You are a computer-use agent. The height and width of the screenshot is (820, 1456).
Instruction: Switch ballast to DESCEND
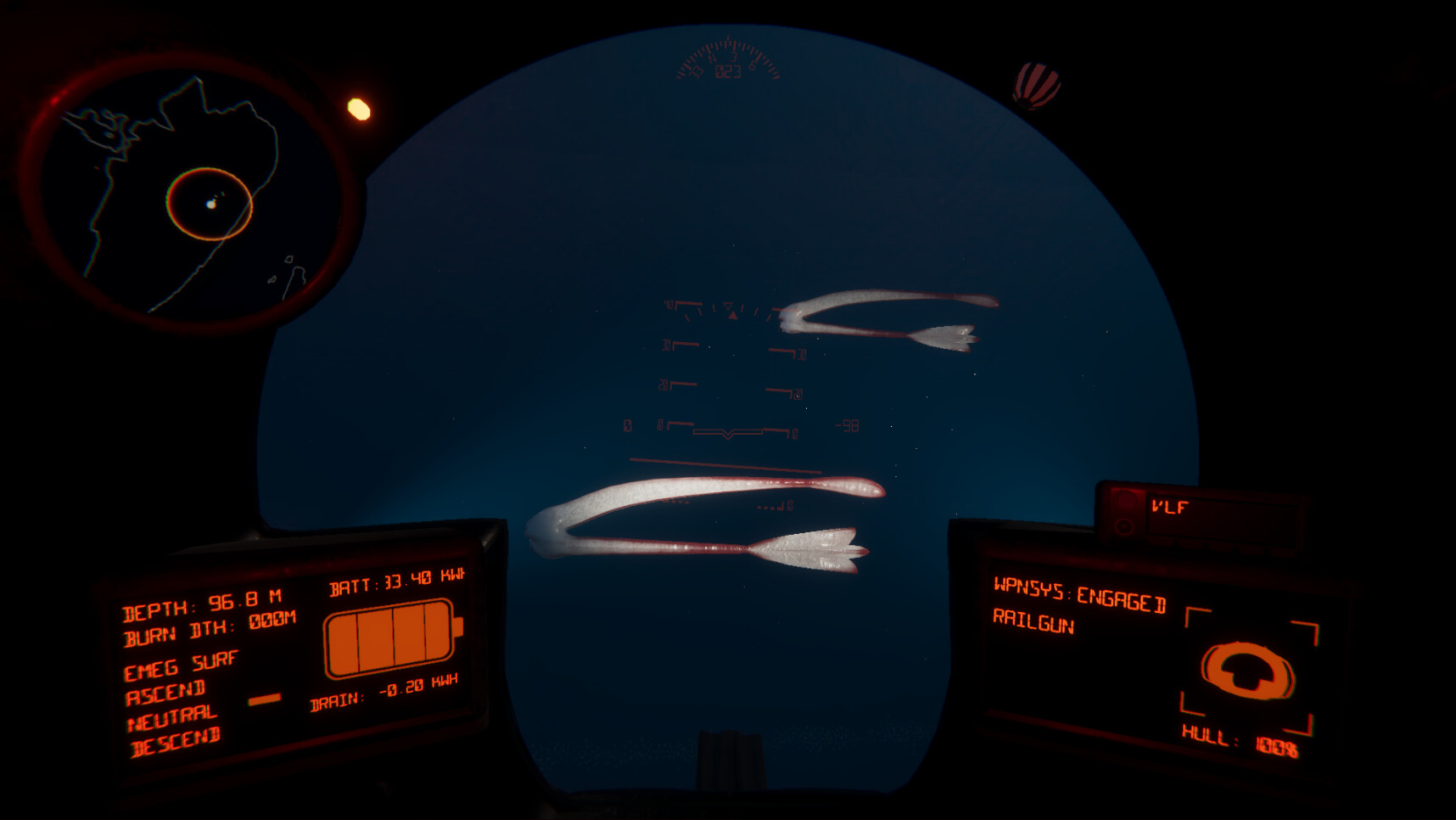(x=176, y=743)
